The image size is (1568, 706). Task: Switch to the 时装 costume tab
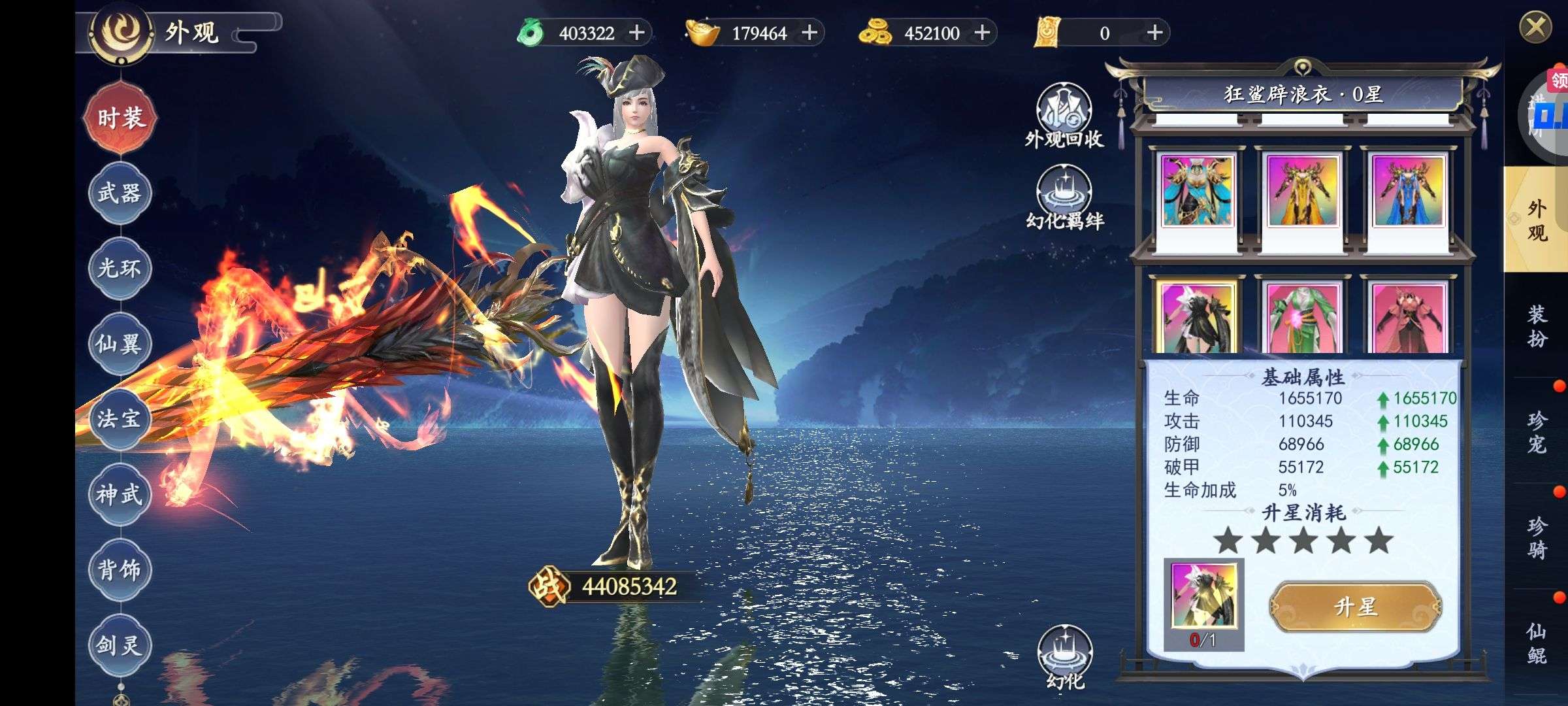coord(120,118)
